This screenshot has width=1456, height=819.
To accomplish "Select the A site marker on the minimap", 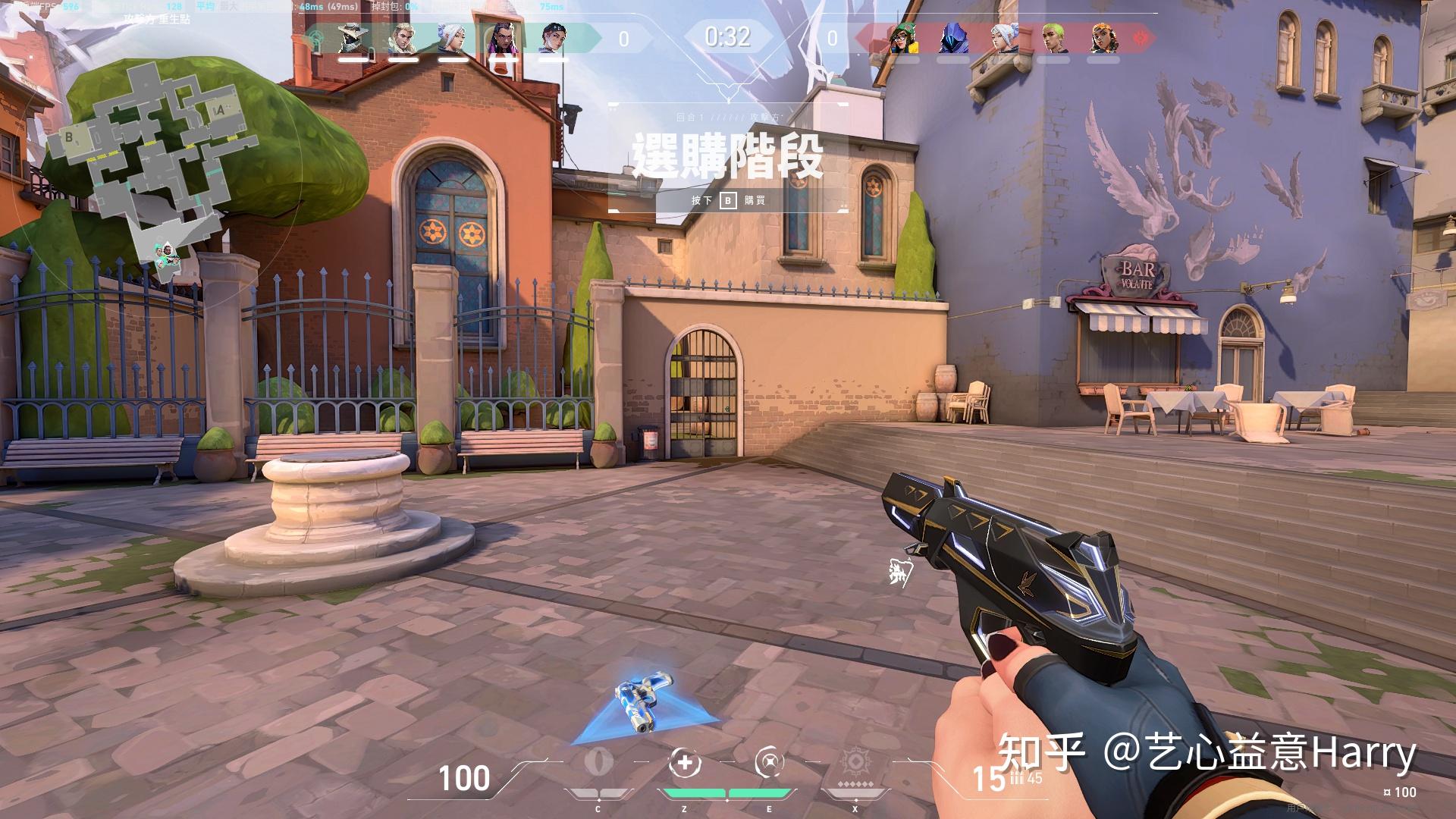I will click(x=220, y=111).
